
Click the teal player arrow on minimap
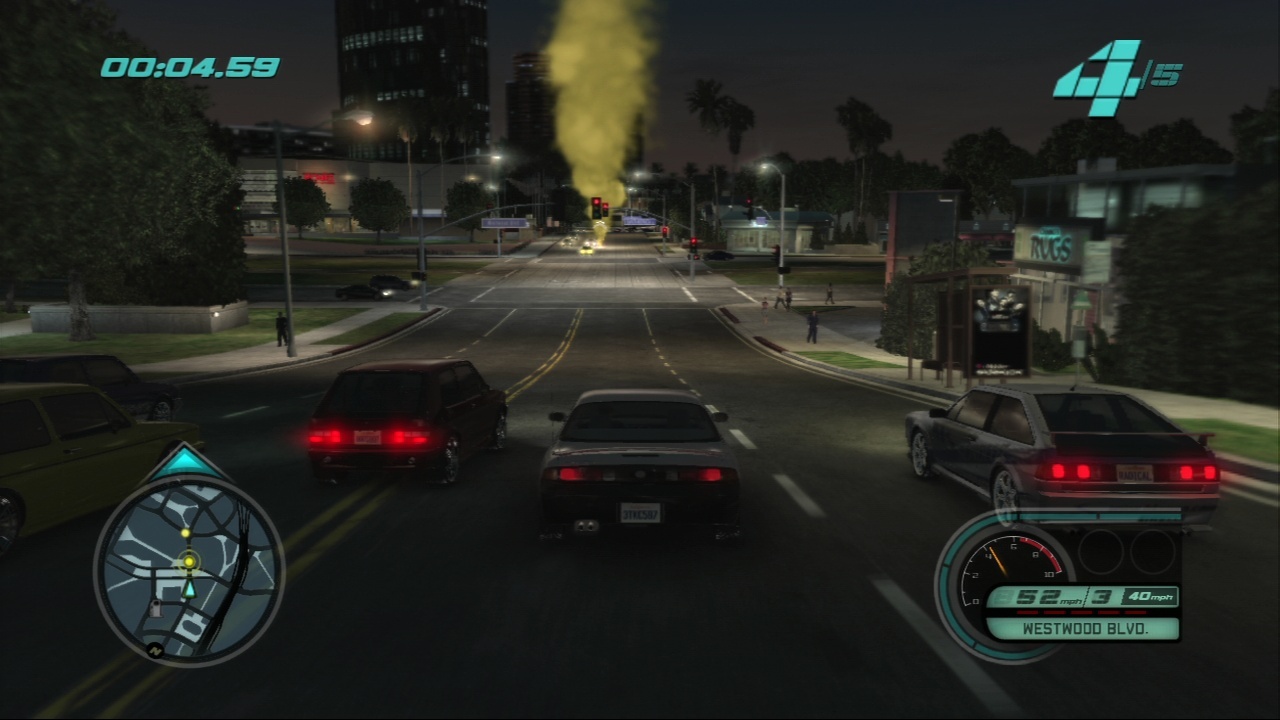188,590
